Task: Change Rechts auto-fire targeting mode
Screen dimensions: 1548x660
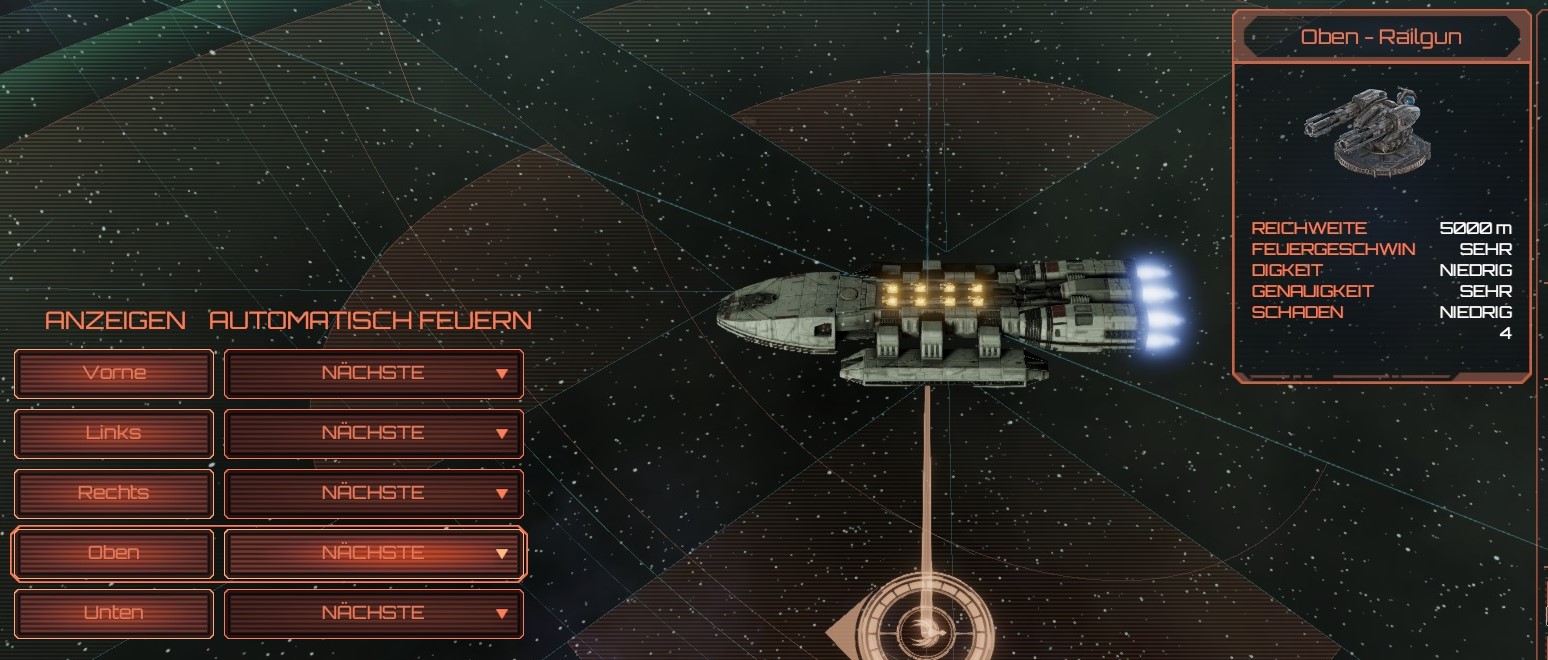Action: coord(374,493)
